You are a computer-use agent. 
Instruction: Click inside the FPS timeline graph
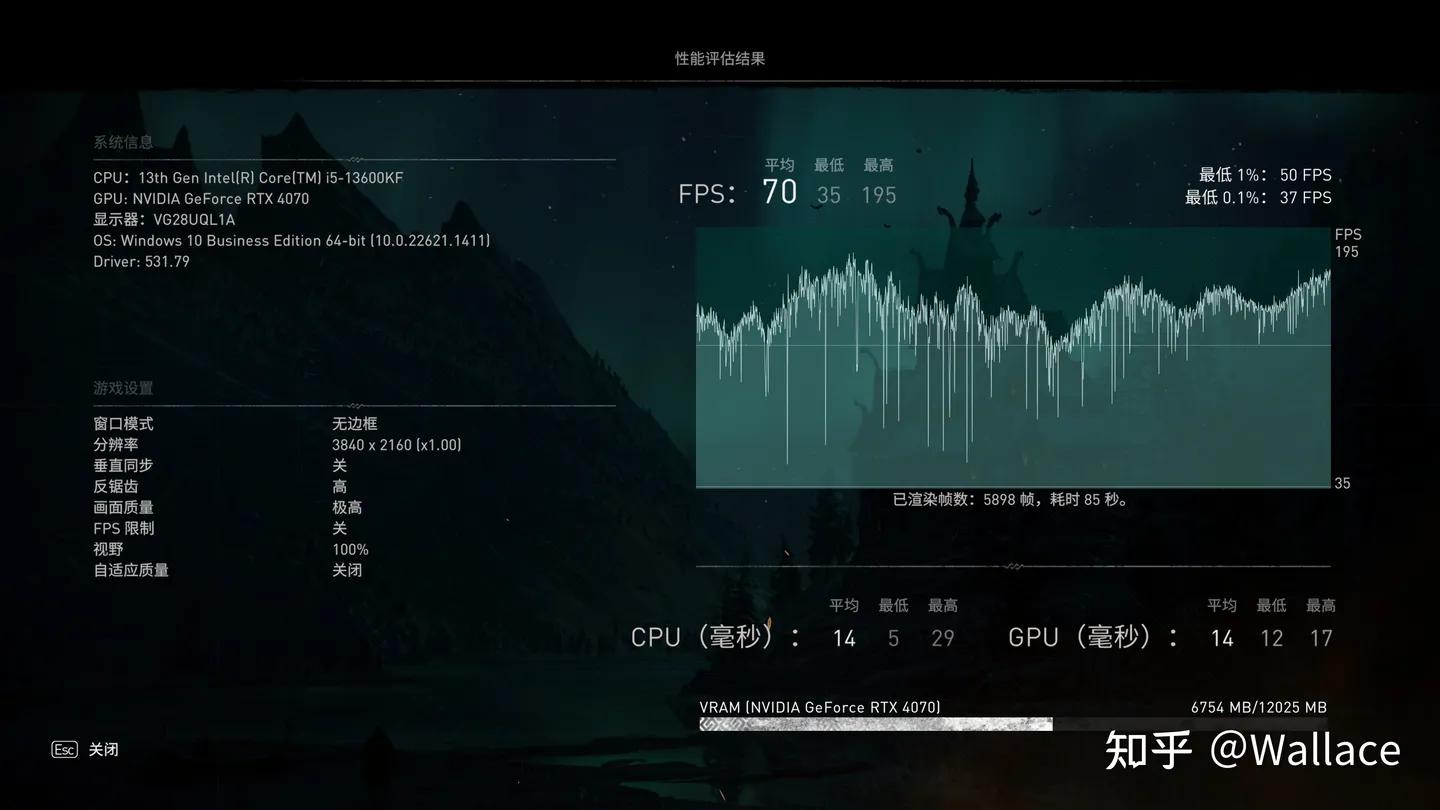1013,357
